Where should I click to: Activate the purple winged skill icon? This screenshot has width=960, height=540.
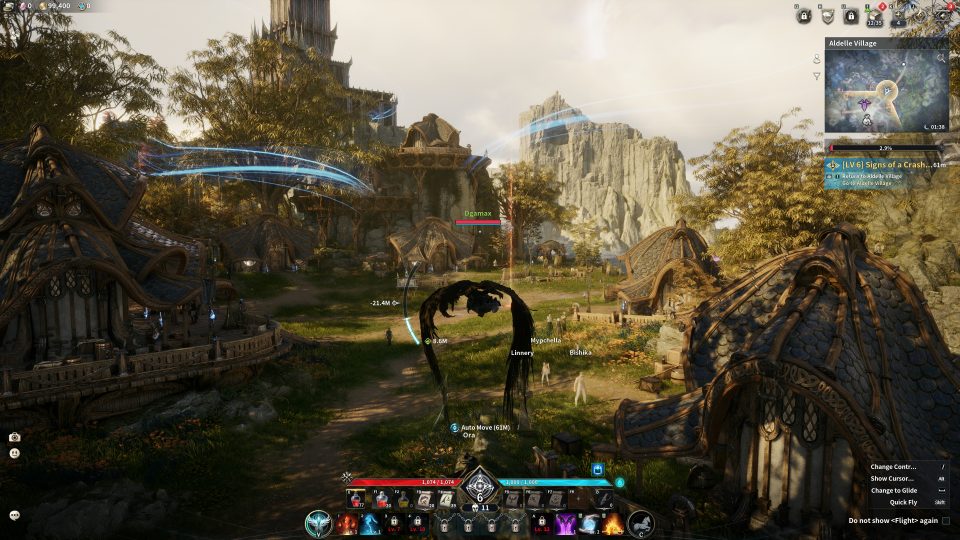tap(565, 523)
